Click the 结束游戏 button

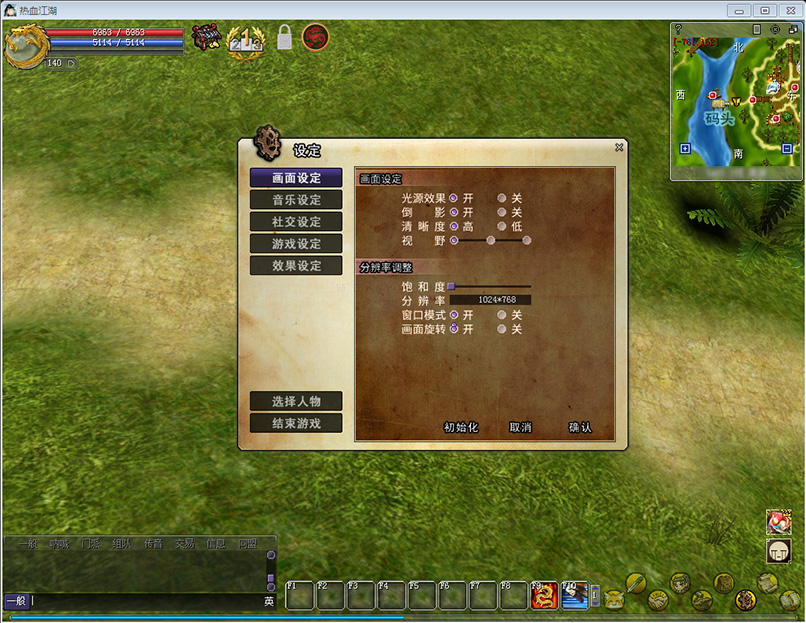tap(296, 423)
